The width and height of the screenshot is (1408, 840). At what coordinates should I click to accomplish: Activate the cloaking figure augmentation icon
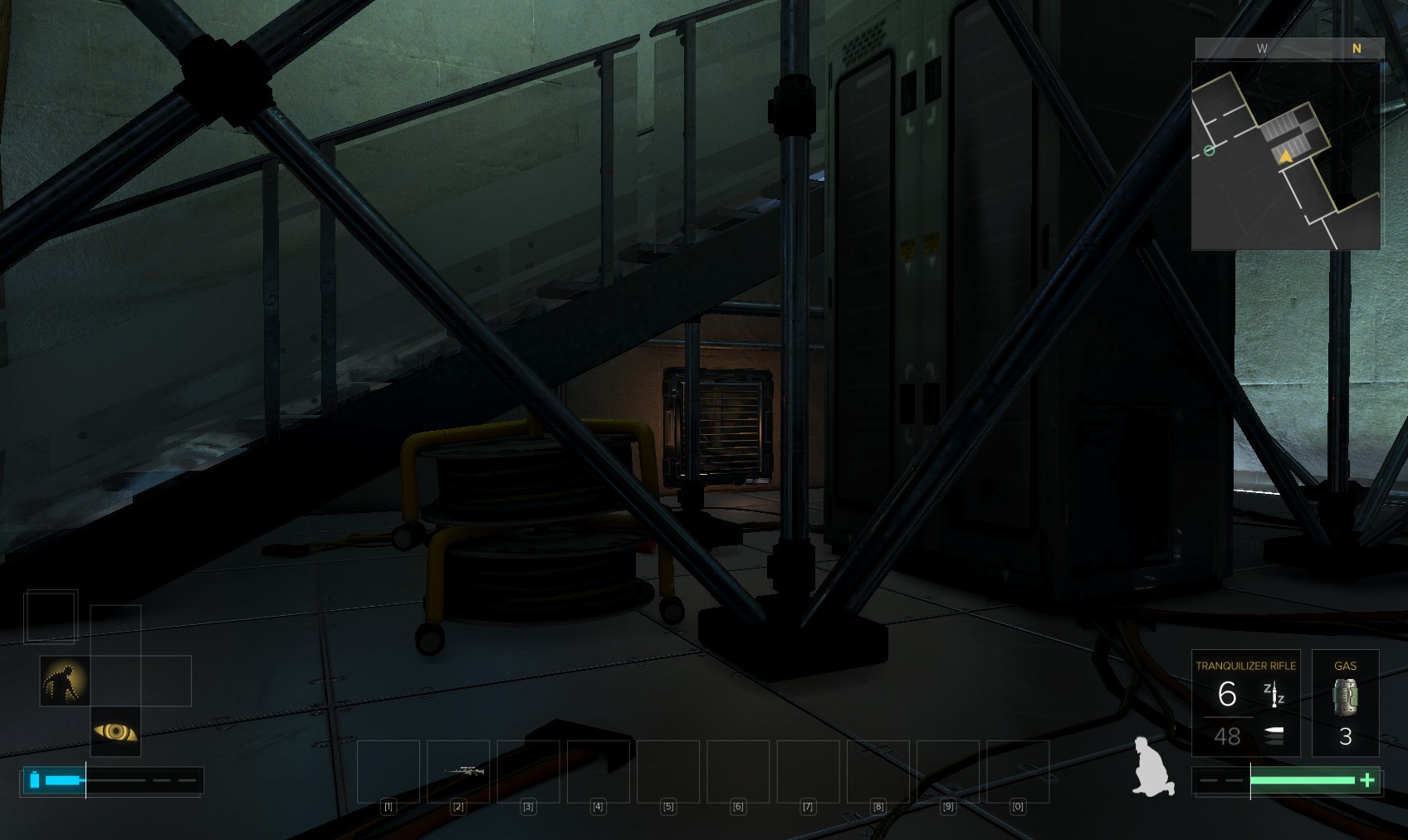point(65,681)
